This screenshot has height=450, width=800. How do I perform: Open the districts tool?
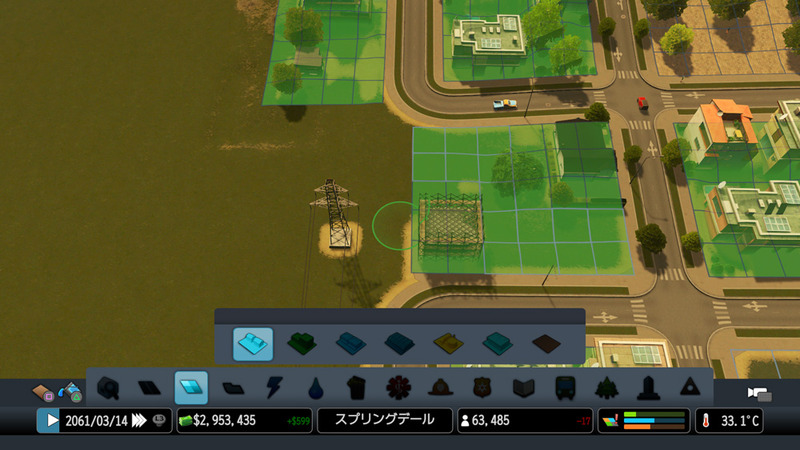232,387
